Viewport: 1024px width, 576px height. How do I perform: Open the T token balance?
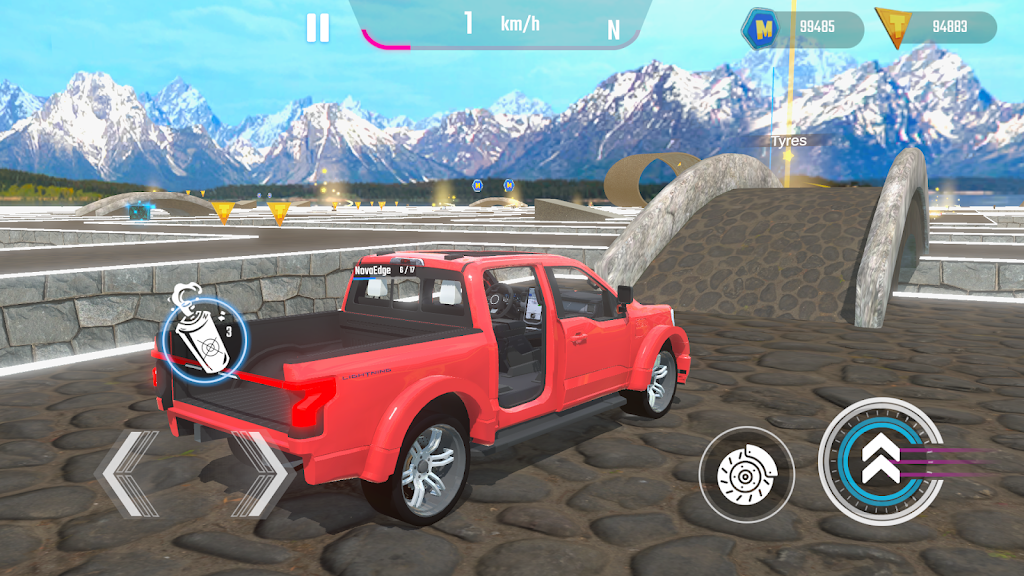[x=935, y=27]
